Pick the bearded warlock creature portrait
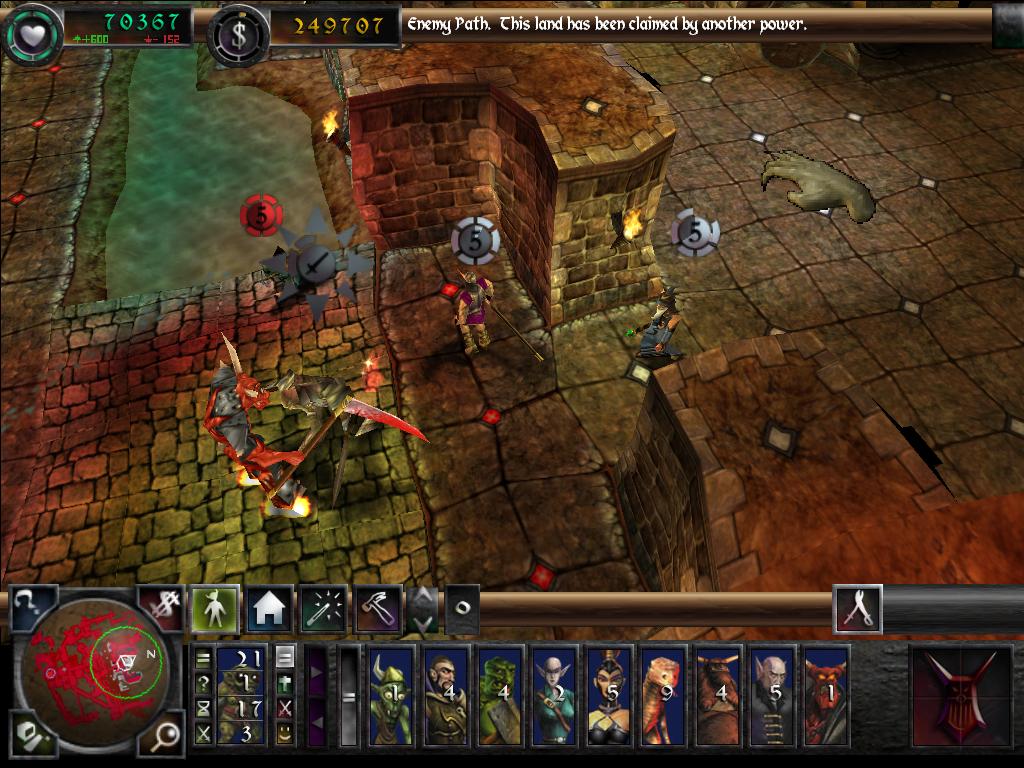The height and width of the screenshot is (768, 1024). (445, 696)
